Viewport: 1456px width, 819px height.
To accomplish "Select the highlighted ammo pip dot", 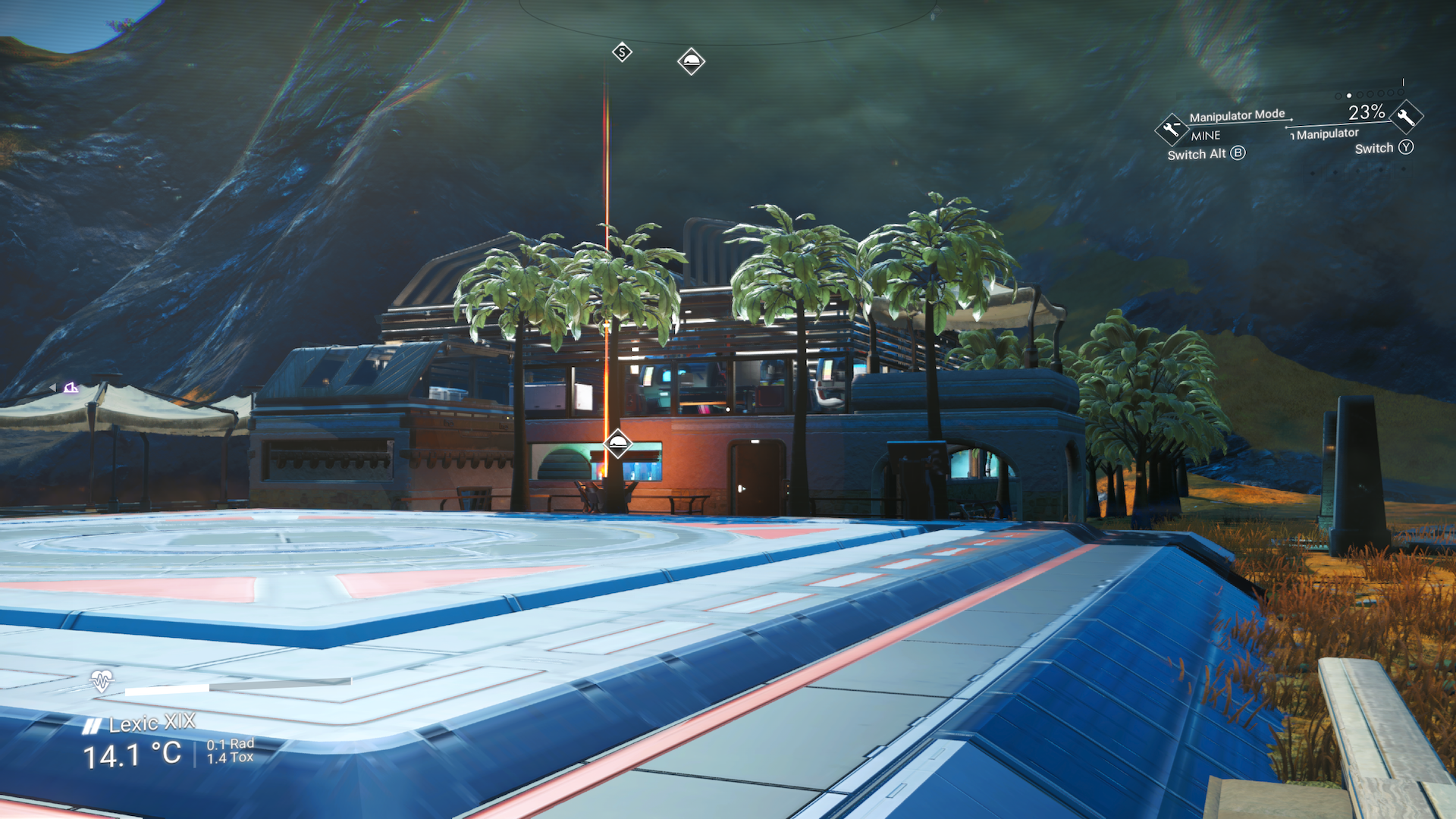I will [1348, 97].
